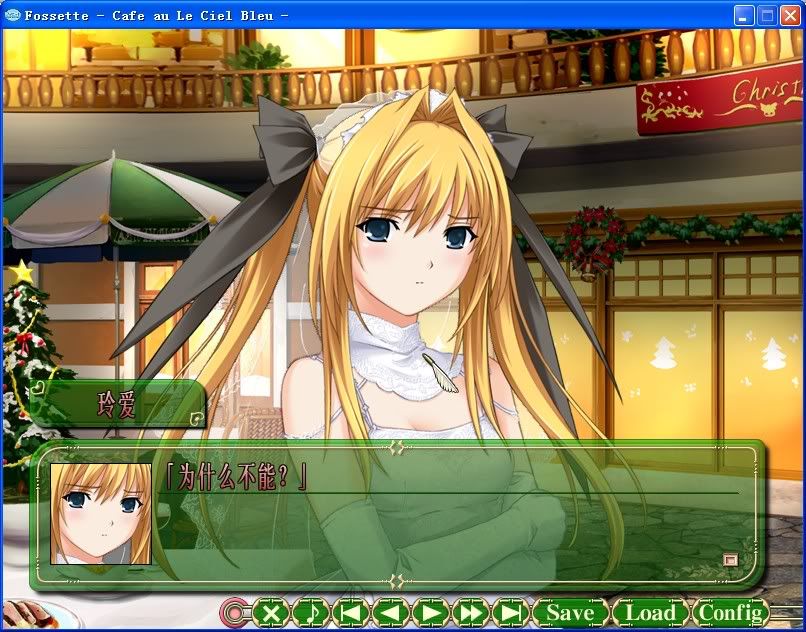Screen dimensions: 806x632
Task: Click the X button in the bottom toolbar
Action: [x=271, y=612]
